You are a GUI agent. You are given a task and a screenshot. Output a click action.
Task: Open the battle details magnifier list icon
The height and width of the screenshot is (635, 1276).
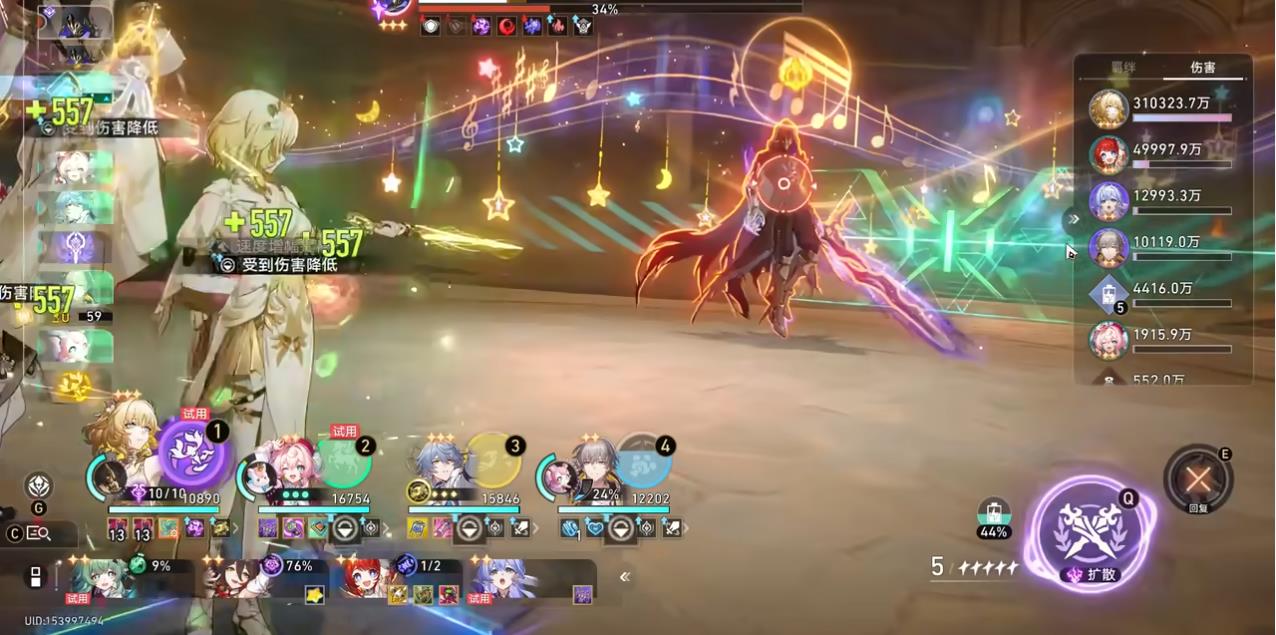point(40,534)
